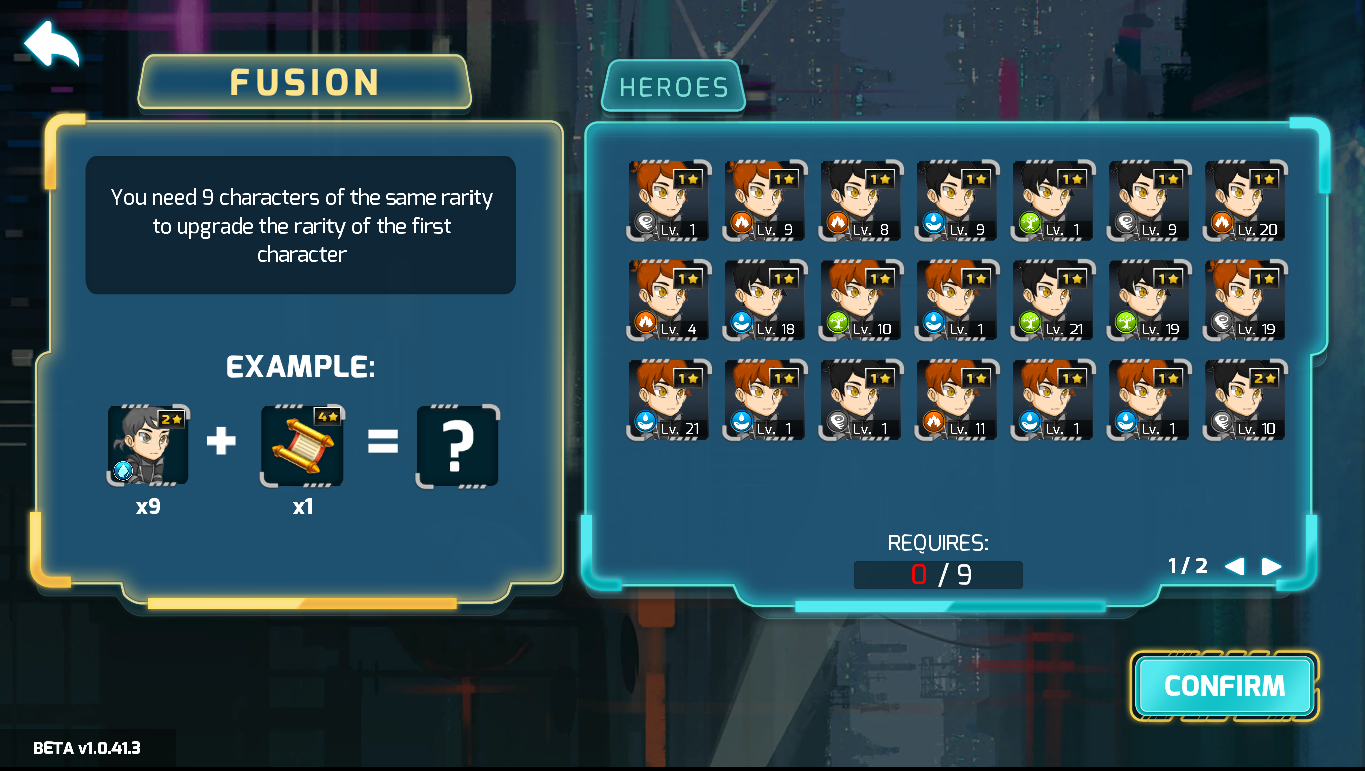
Task: Go to the next heroes page
Action: (x=1271, y=567)
